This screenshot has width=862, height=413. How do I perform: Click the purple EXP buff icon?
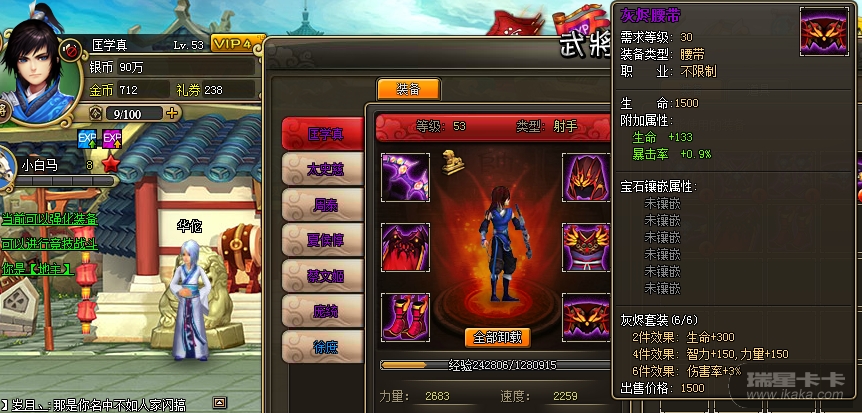click(x=111, y=137)
